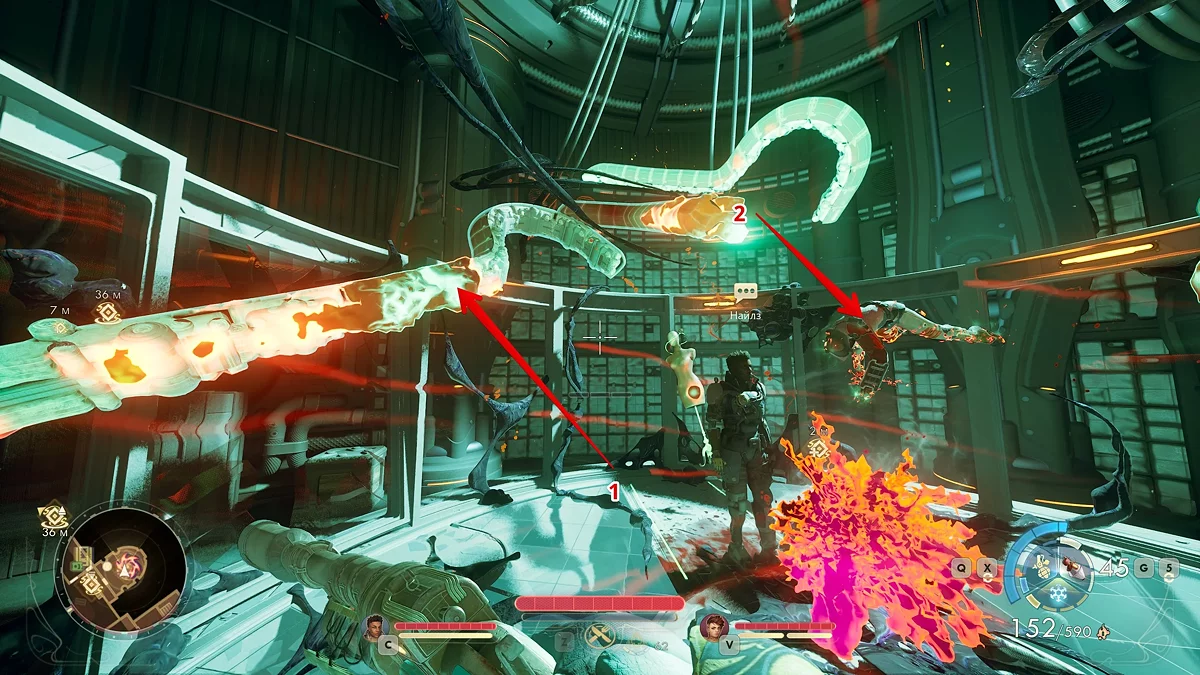Screen dimensions: 1200x675
Task: Click the crossed tools icon at bottom center
Action: 601,635
